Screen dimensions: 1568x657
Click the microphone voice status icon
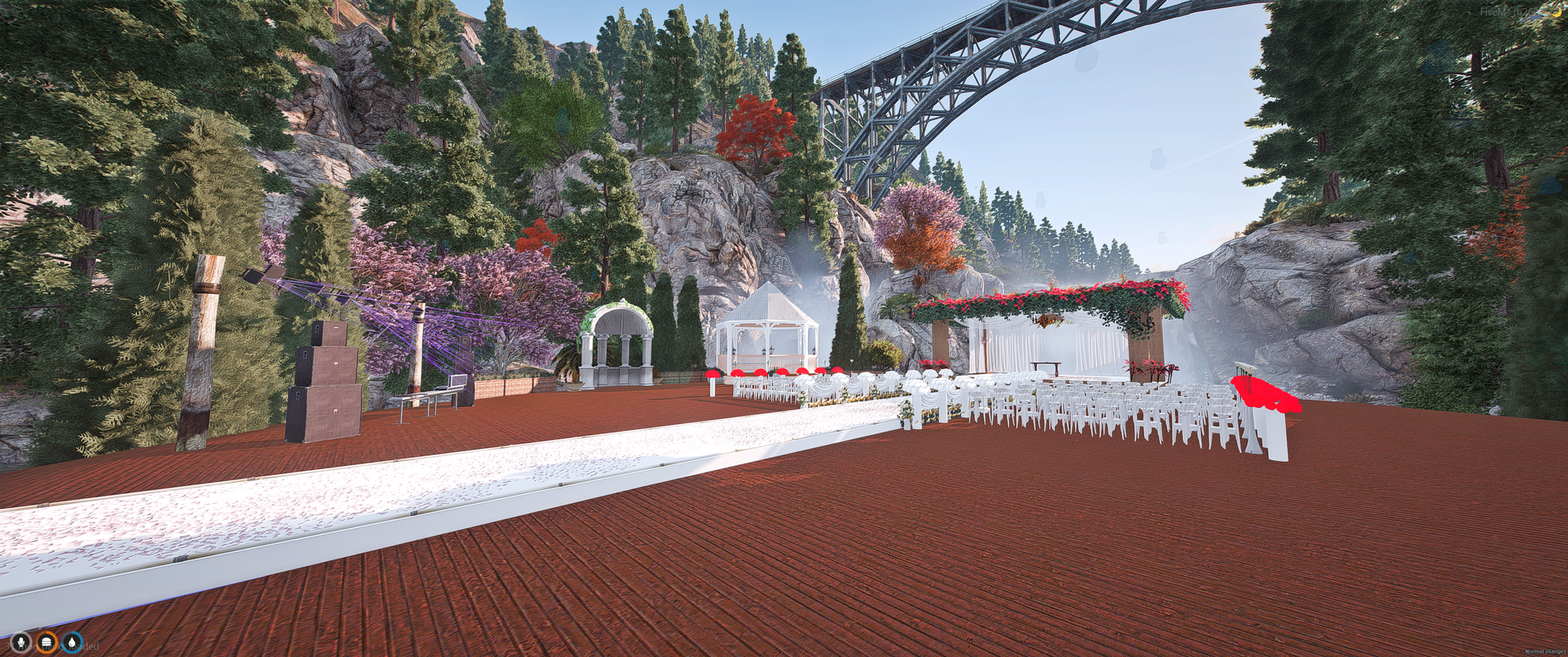tap(20, 642)
